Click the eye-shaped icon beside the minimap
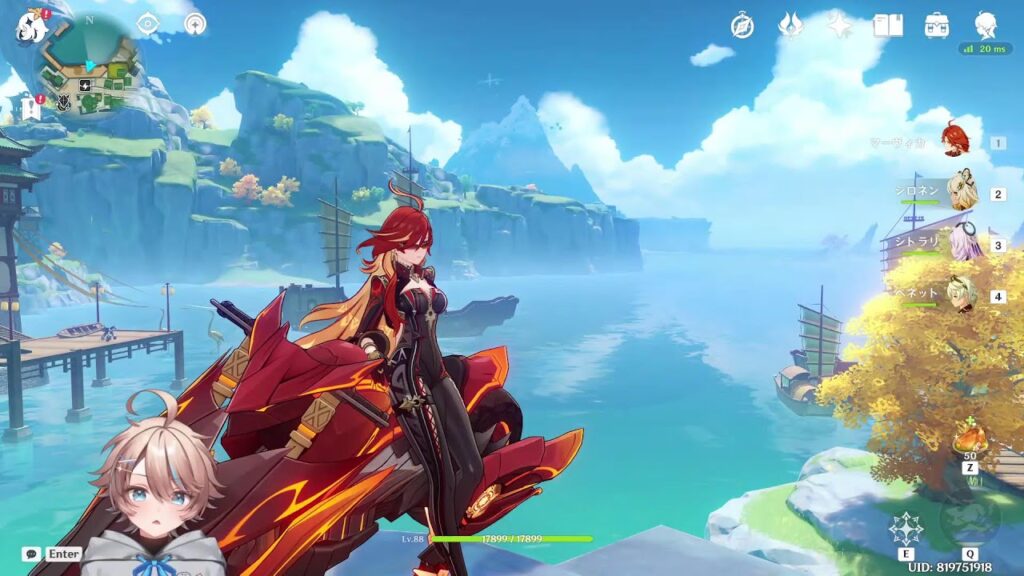Screen dimensions: 1024x576 [x=148, y=24]
